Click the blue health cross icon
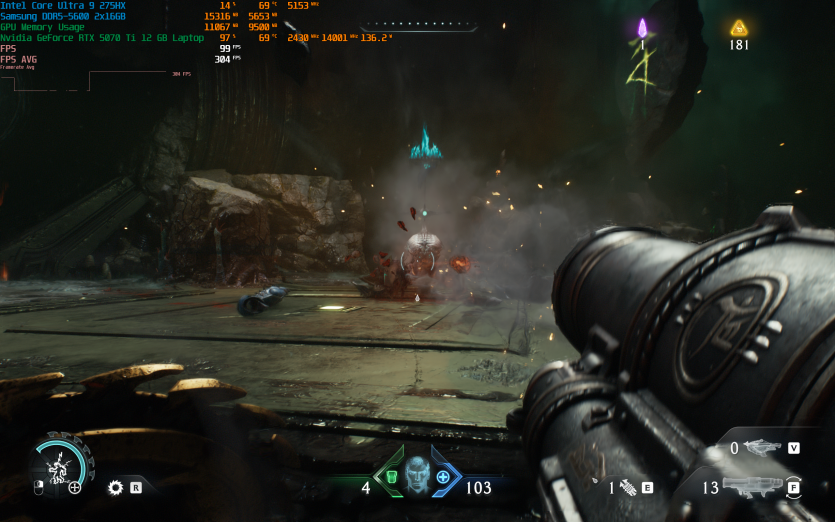 click(x=443, y=477)
